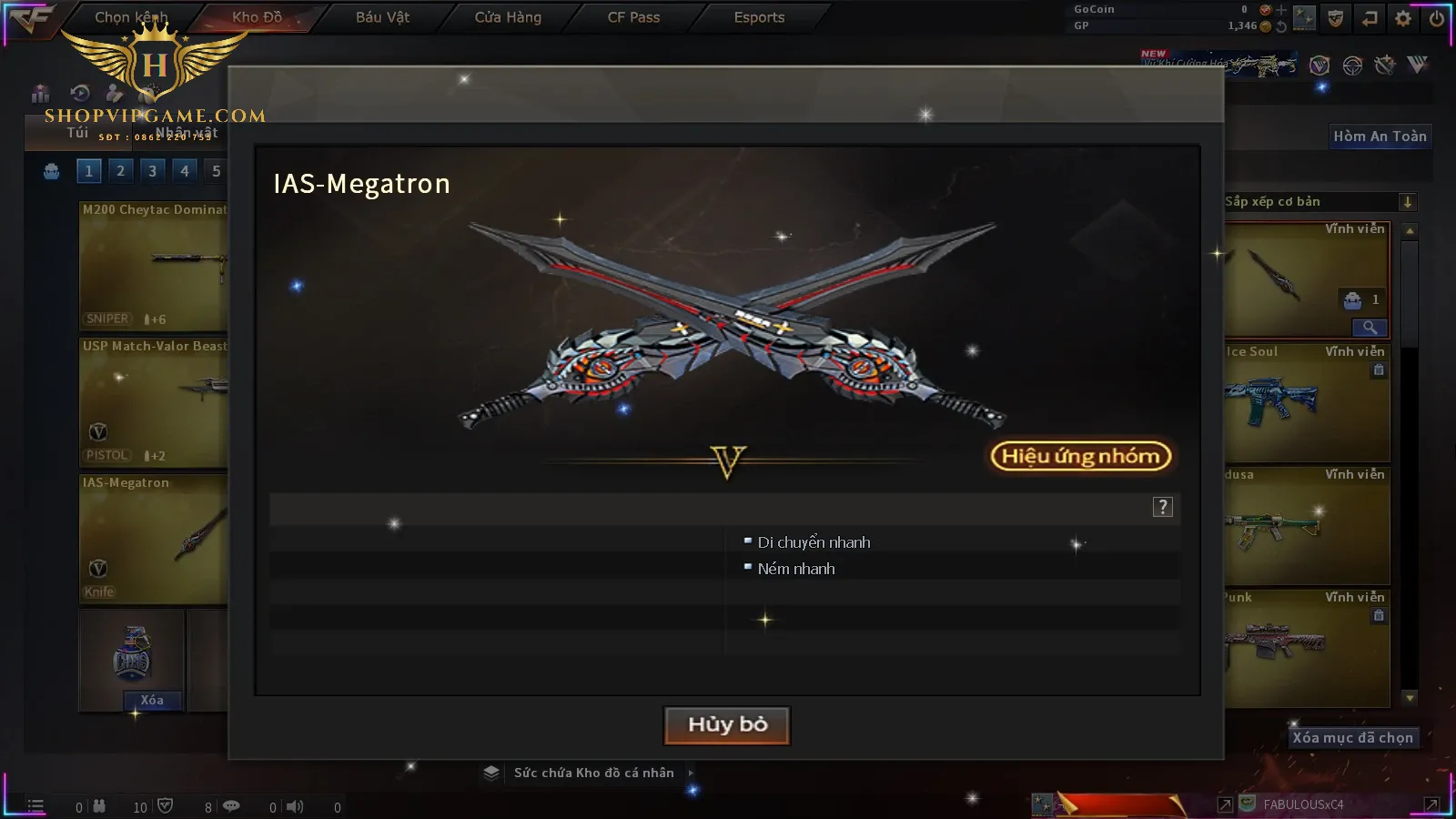Open the Sắp xếp cơ bản sort dropdown

(1319, 202)
